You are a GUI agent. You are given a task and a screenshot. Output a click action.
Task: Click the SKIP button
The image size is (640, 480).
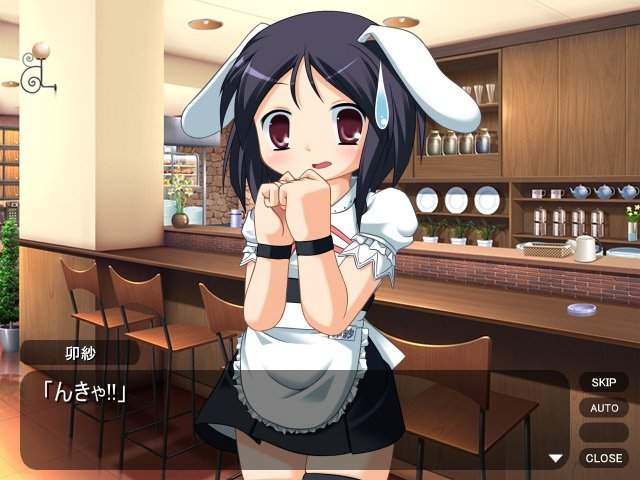tap(603, 382)
